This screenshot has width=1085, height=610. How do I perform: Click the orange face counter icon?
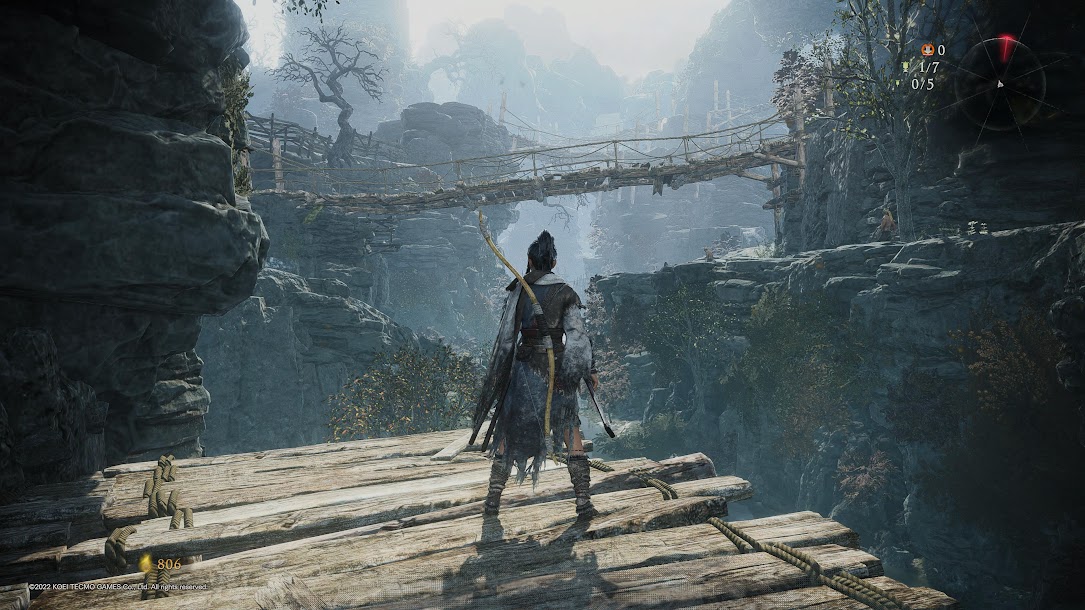pyautogui.click(x=926, y=50)
